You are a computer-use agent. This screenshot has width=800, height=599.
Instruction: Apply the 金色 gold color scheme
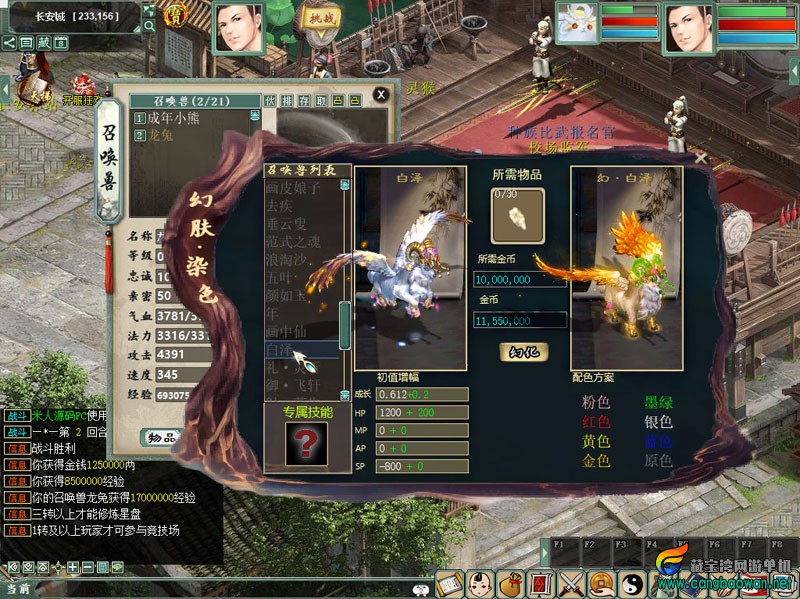[x=597, y=460]
